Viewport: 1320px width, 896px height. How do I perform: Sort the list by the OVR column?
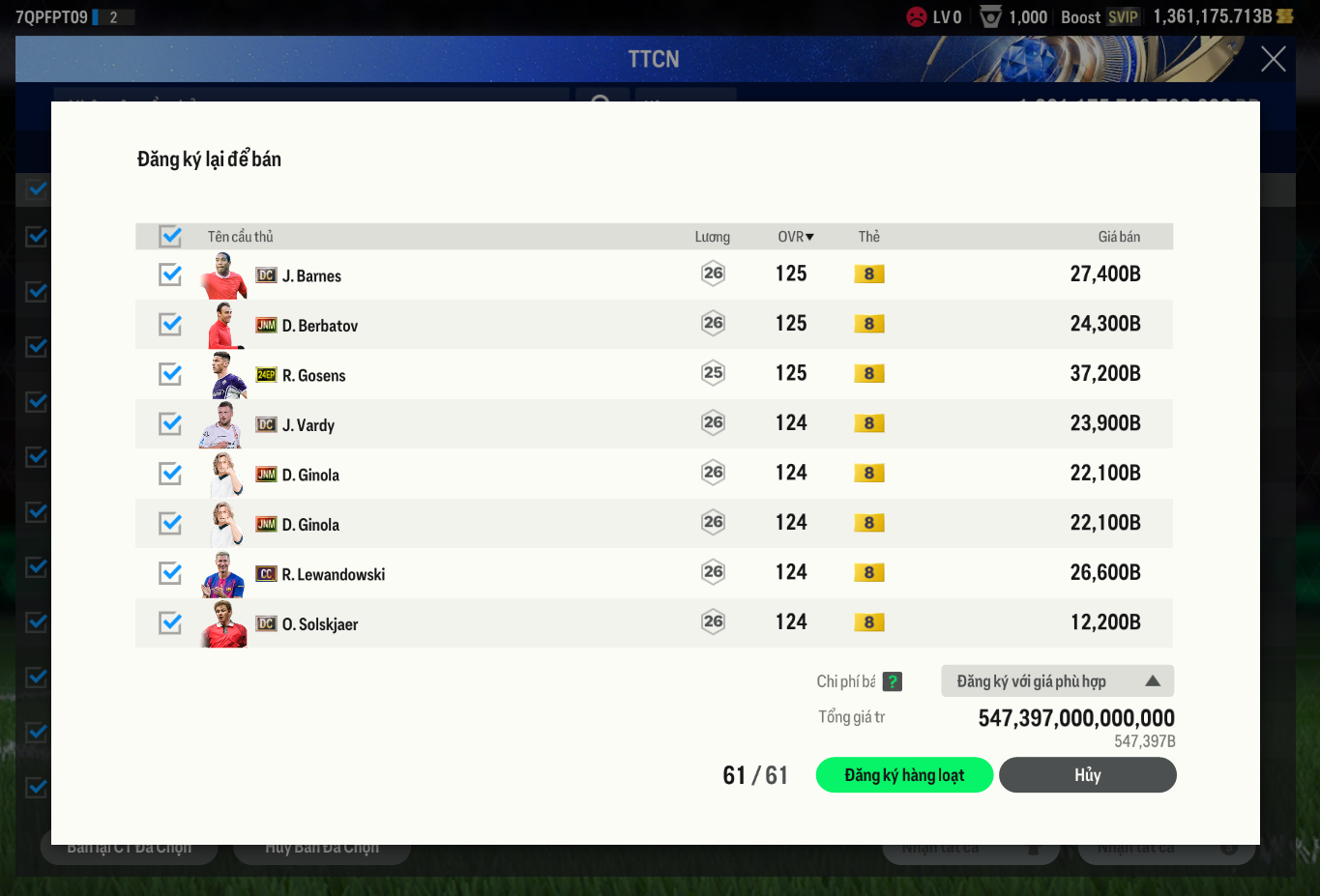tap(795, 237)
